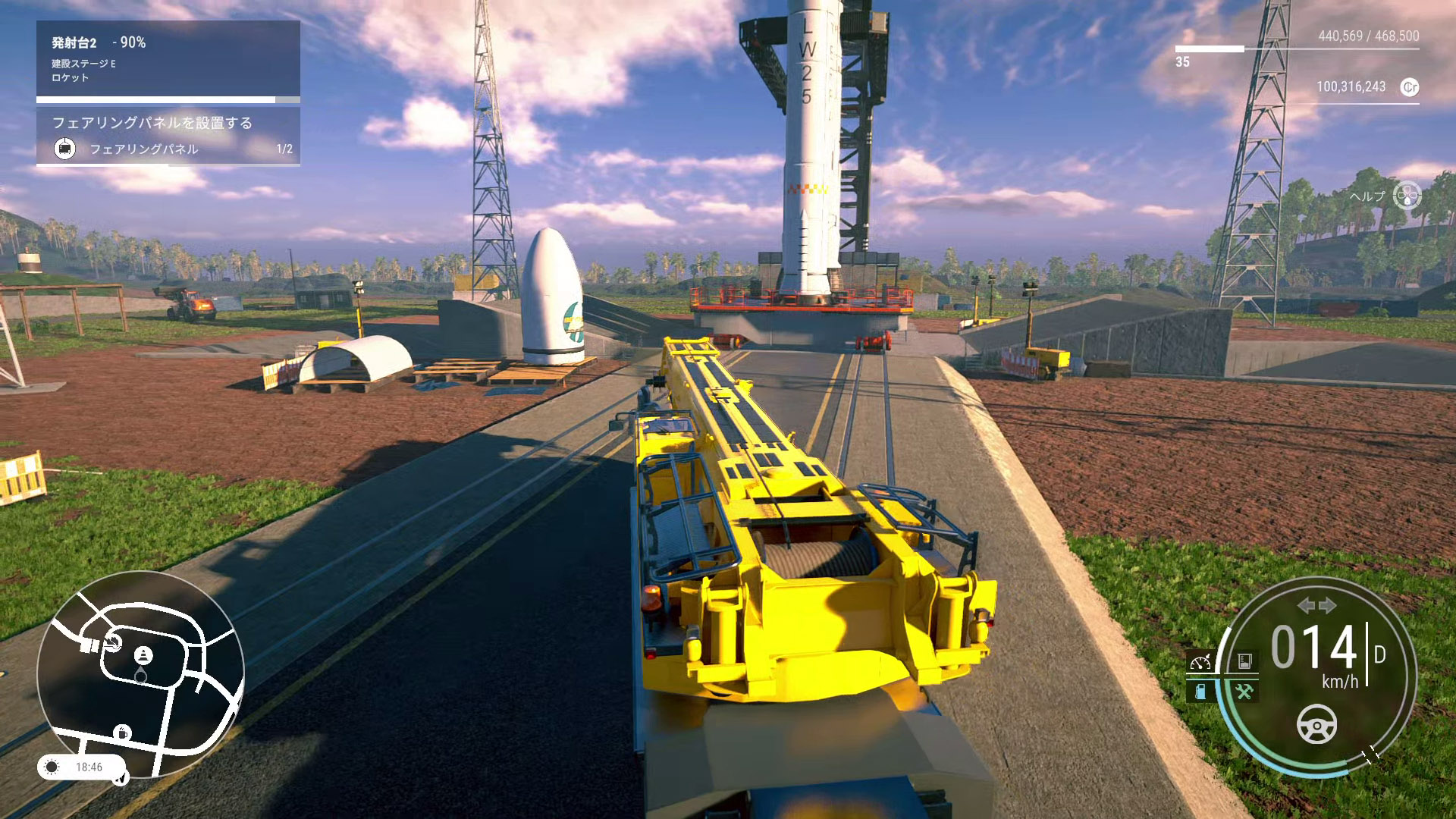Click the sun time-of-day indicator
The image size is (1456, 819).
coord(52,767)
